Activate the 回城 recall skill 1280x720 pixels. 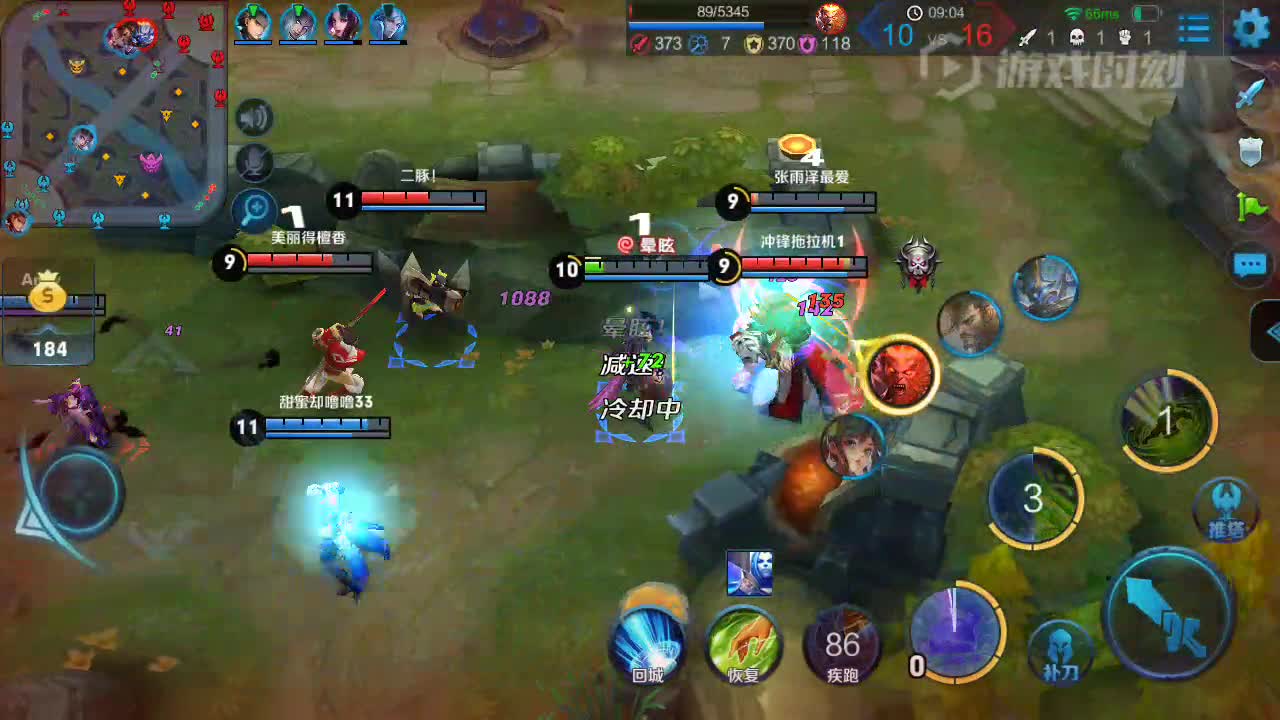pyautogui.click(x=648, y=643)
